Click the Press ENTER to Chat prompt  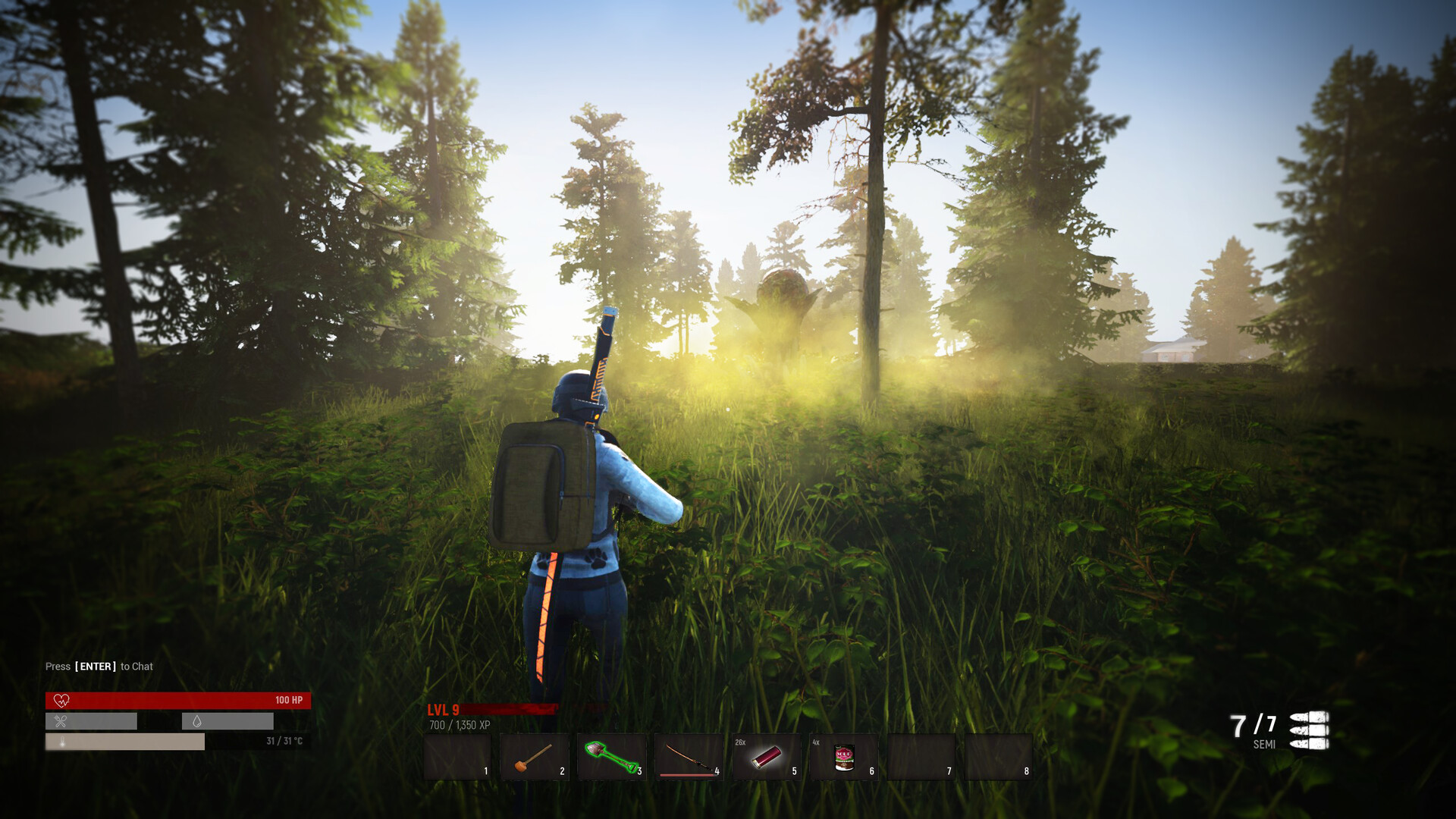[99, 666]
